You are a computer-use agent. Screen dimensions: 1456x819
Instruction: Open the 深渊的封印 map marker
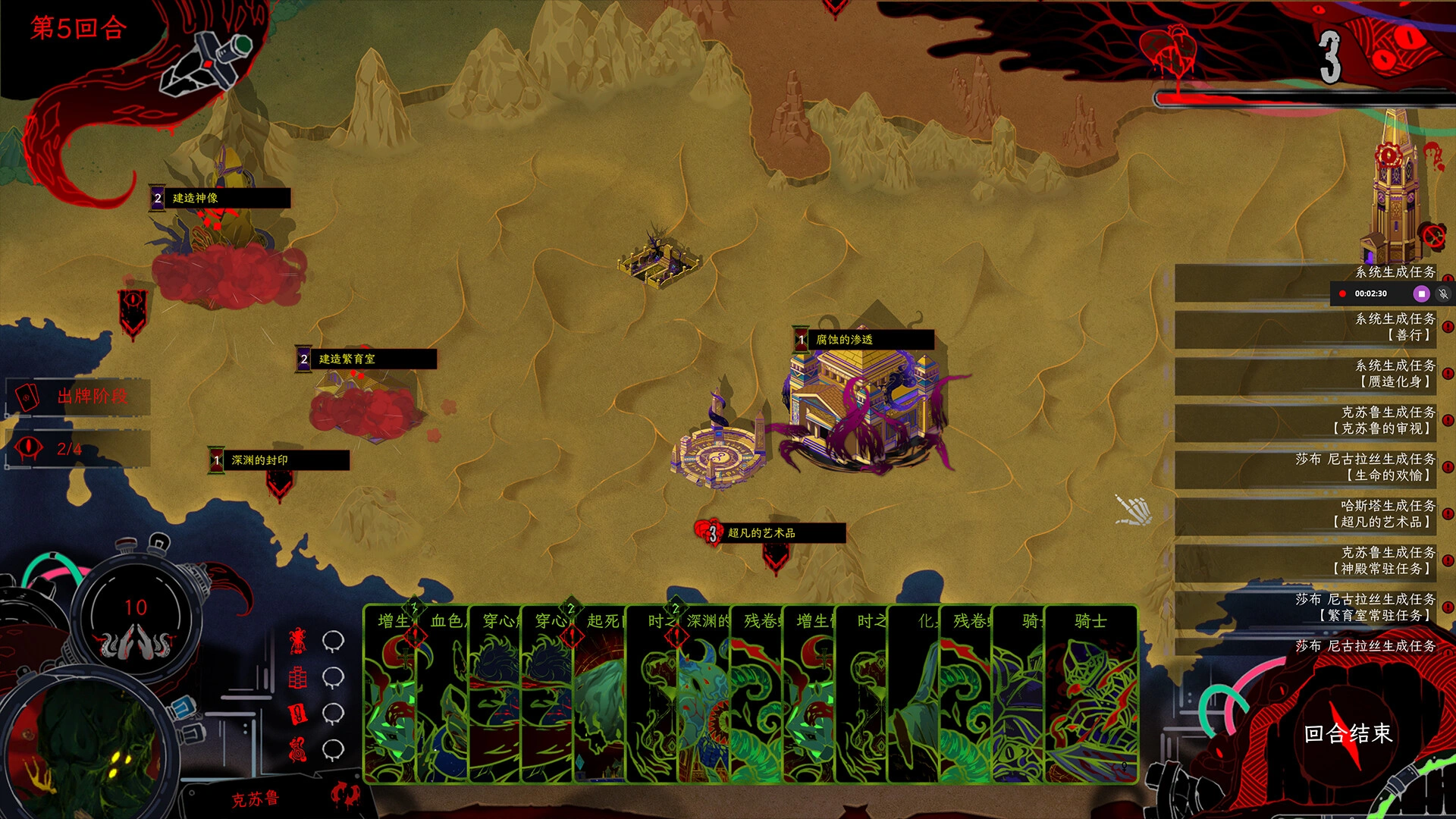(279, 460)
